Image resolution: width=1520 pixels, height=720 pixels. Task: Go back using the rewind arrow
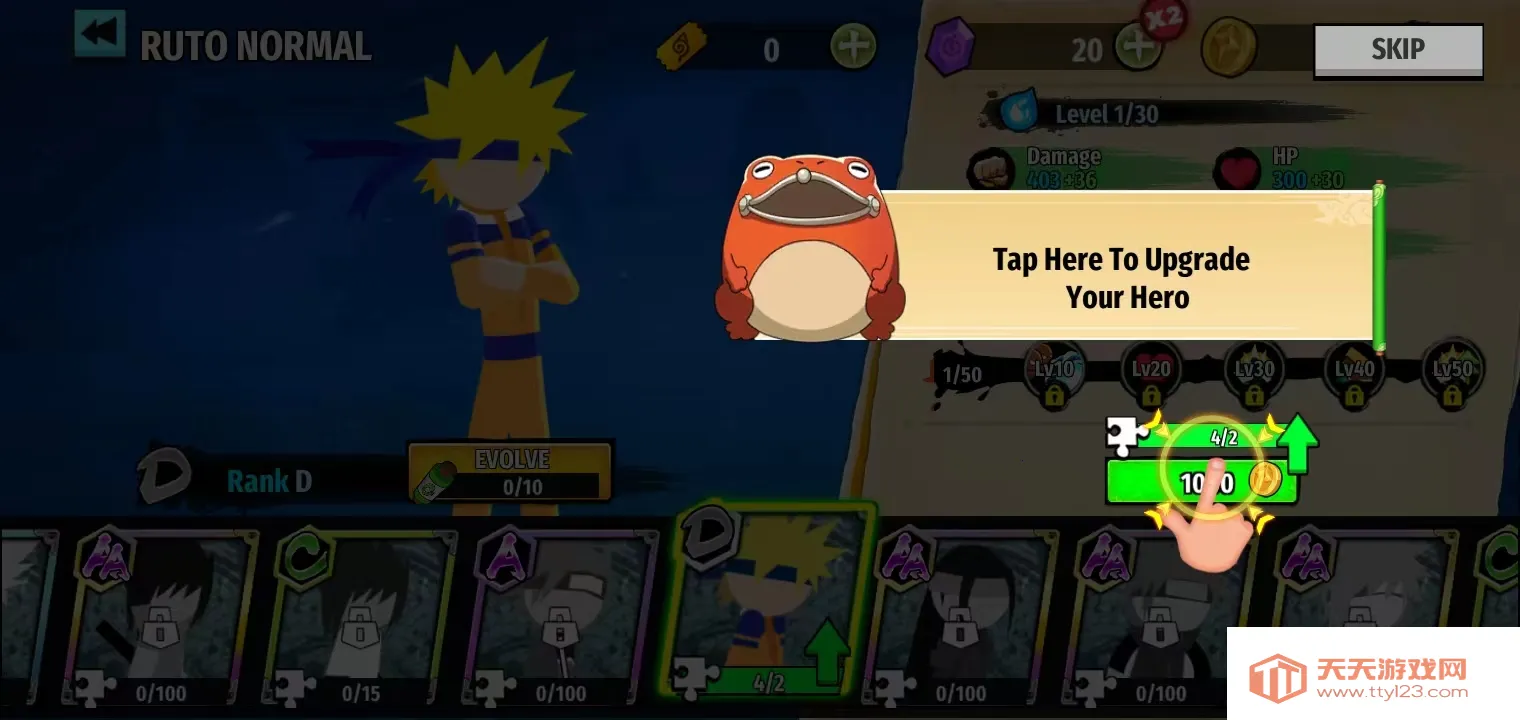(100, 34)
